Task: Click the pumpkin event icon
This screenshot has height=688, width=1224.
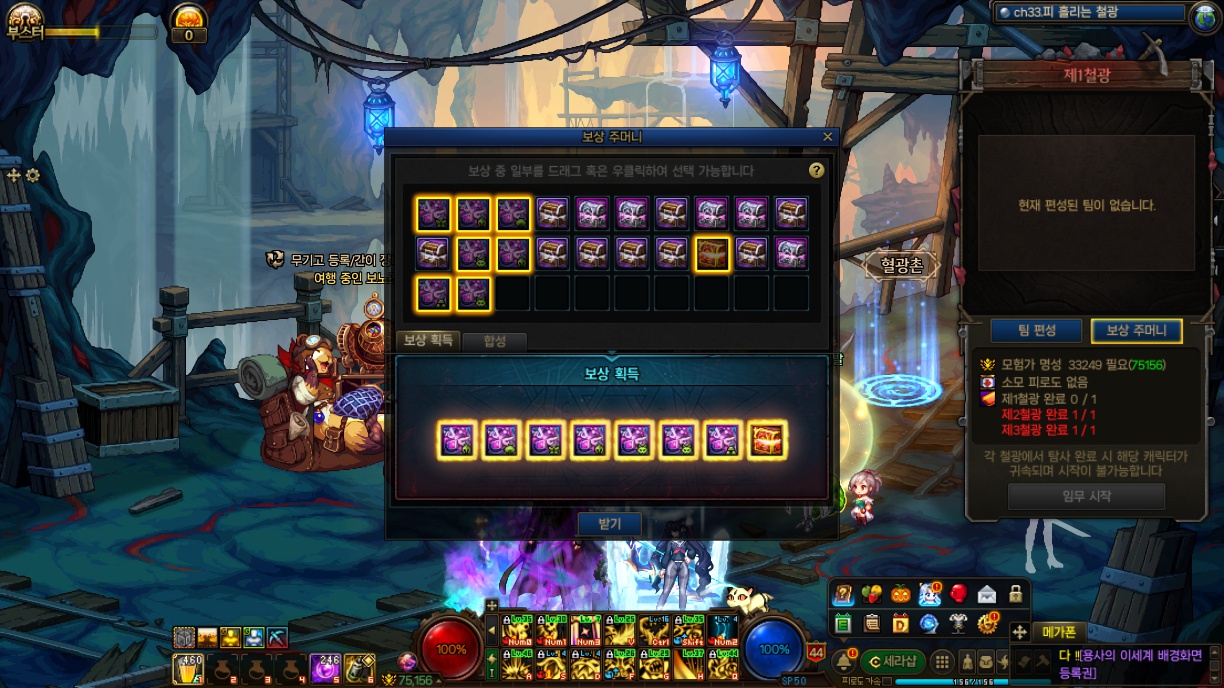Action: [901, 595]
